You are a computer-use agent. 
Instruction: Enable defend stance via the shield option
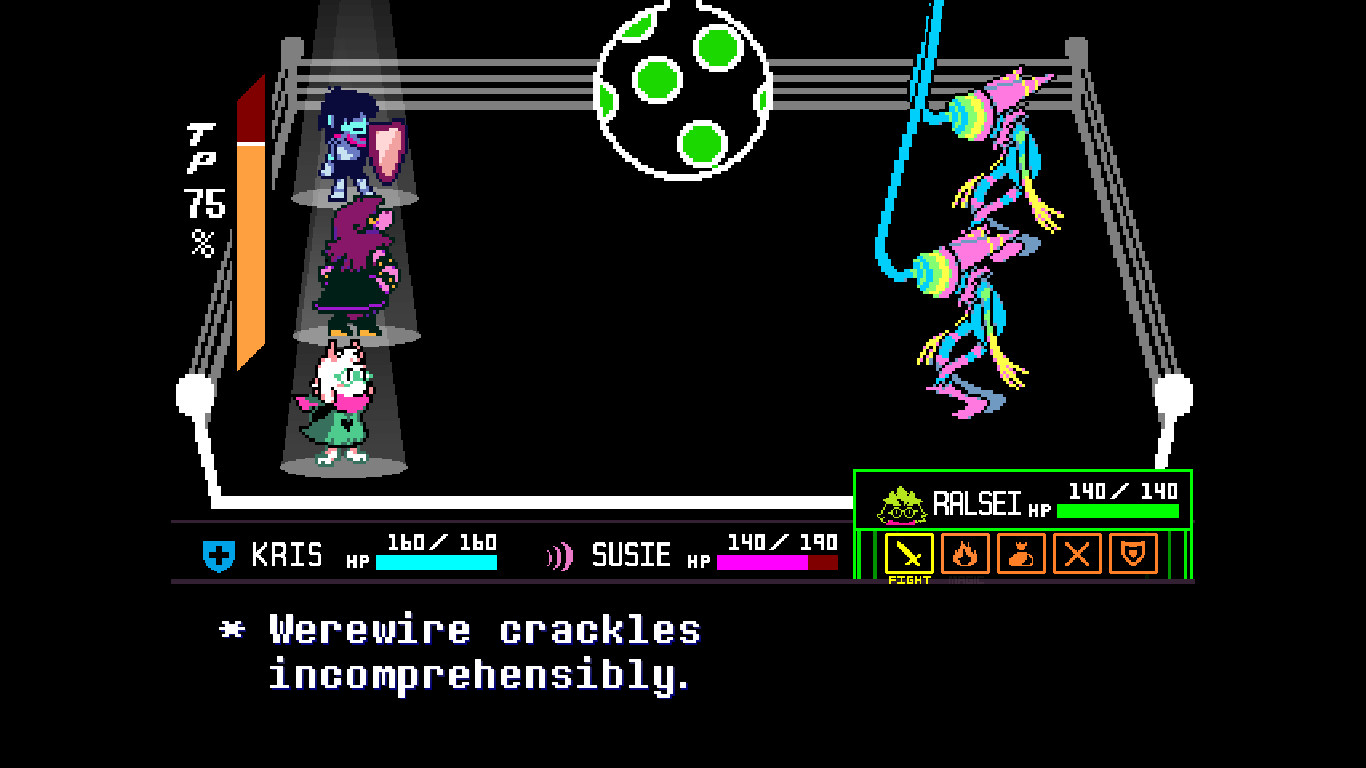(x=1132, y=555)
